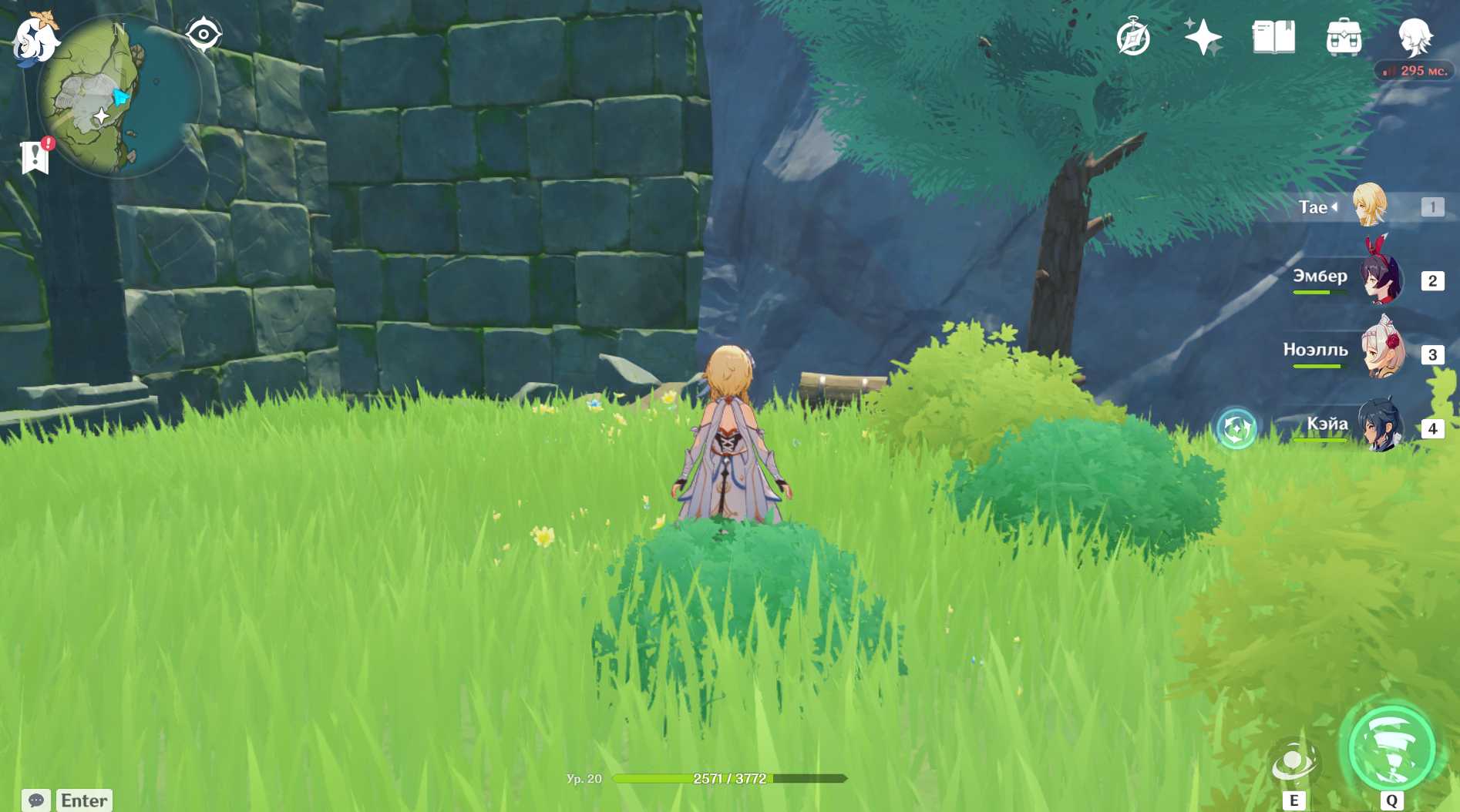The image size is (1460, 812).
Task: Click the glowing orb icon beside Кэйа
Action: [x=1236, y=428]
